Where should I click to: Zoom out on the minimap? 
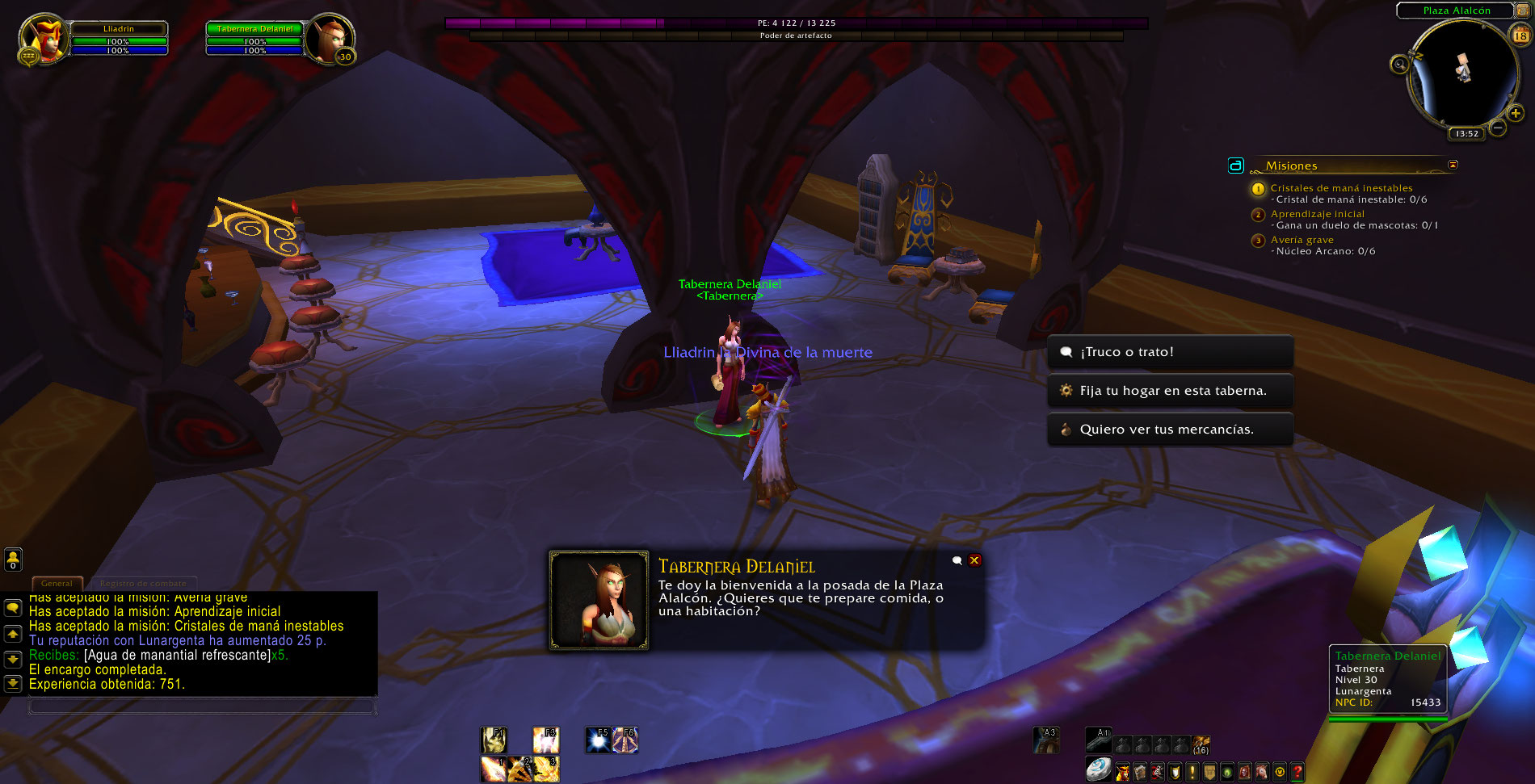click(x=1498, y=128)
